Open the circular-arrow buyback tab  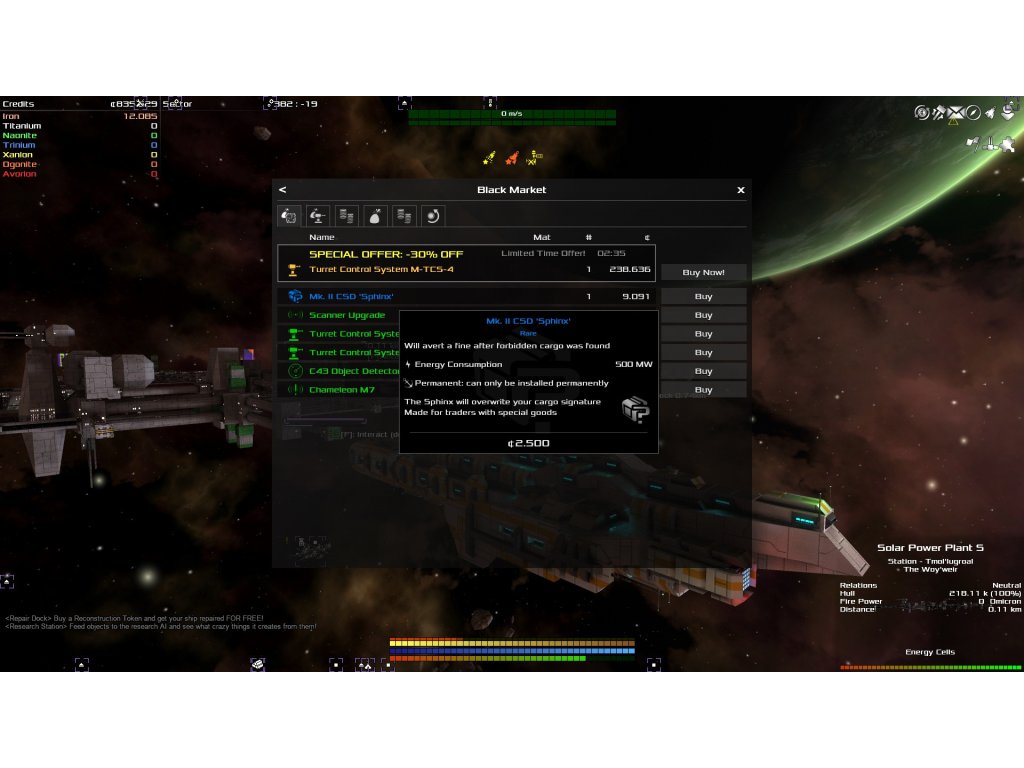coord(433,215)
